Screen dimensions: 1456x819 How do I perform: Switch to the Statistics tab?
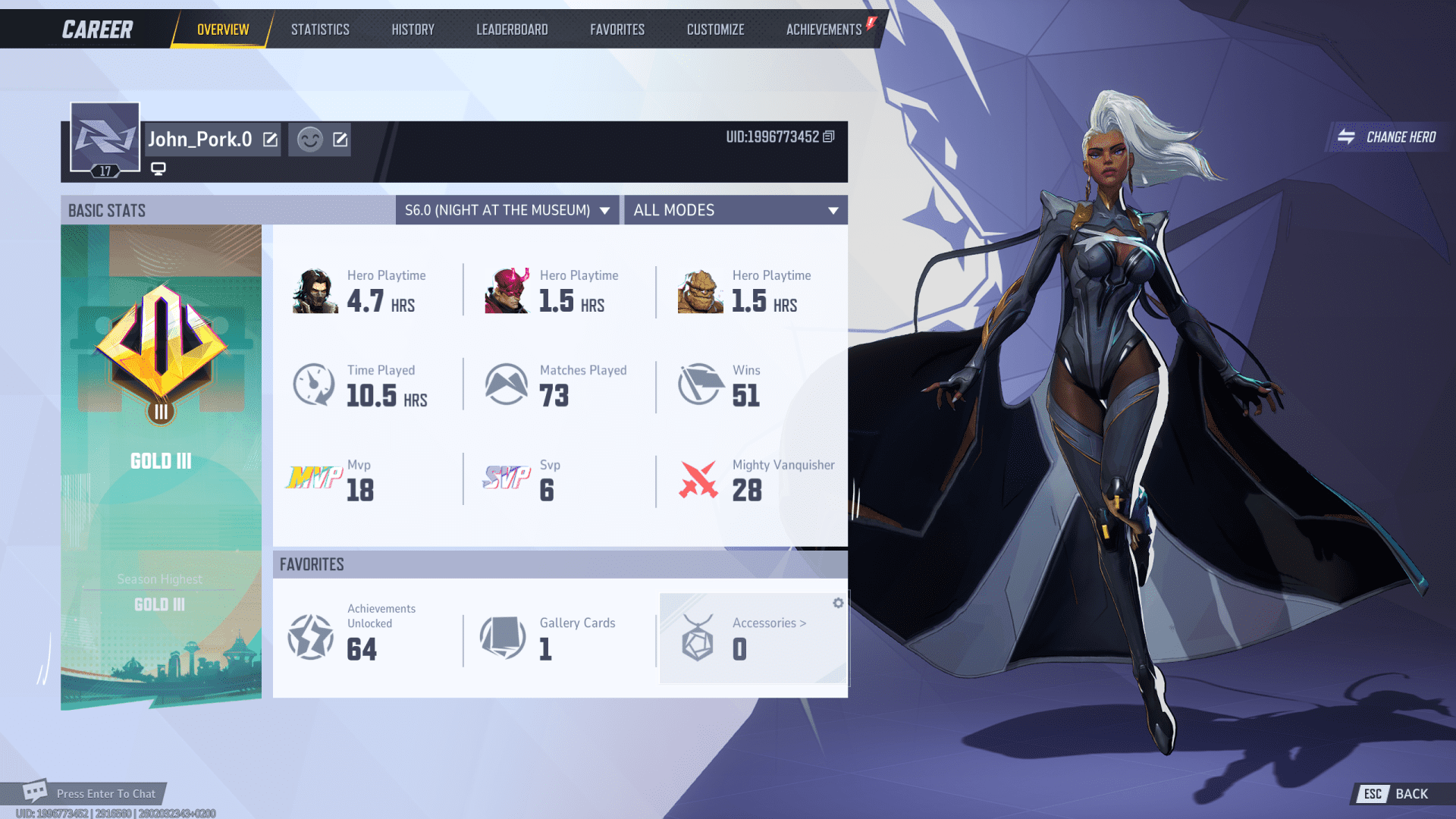click(319, 29)
